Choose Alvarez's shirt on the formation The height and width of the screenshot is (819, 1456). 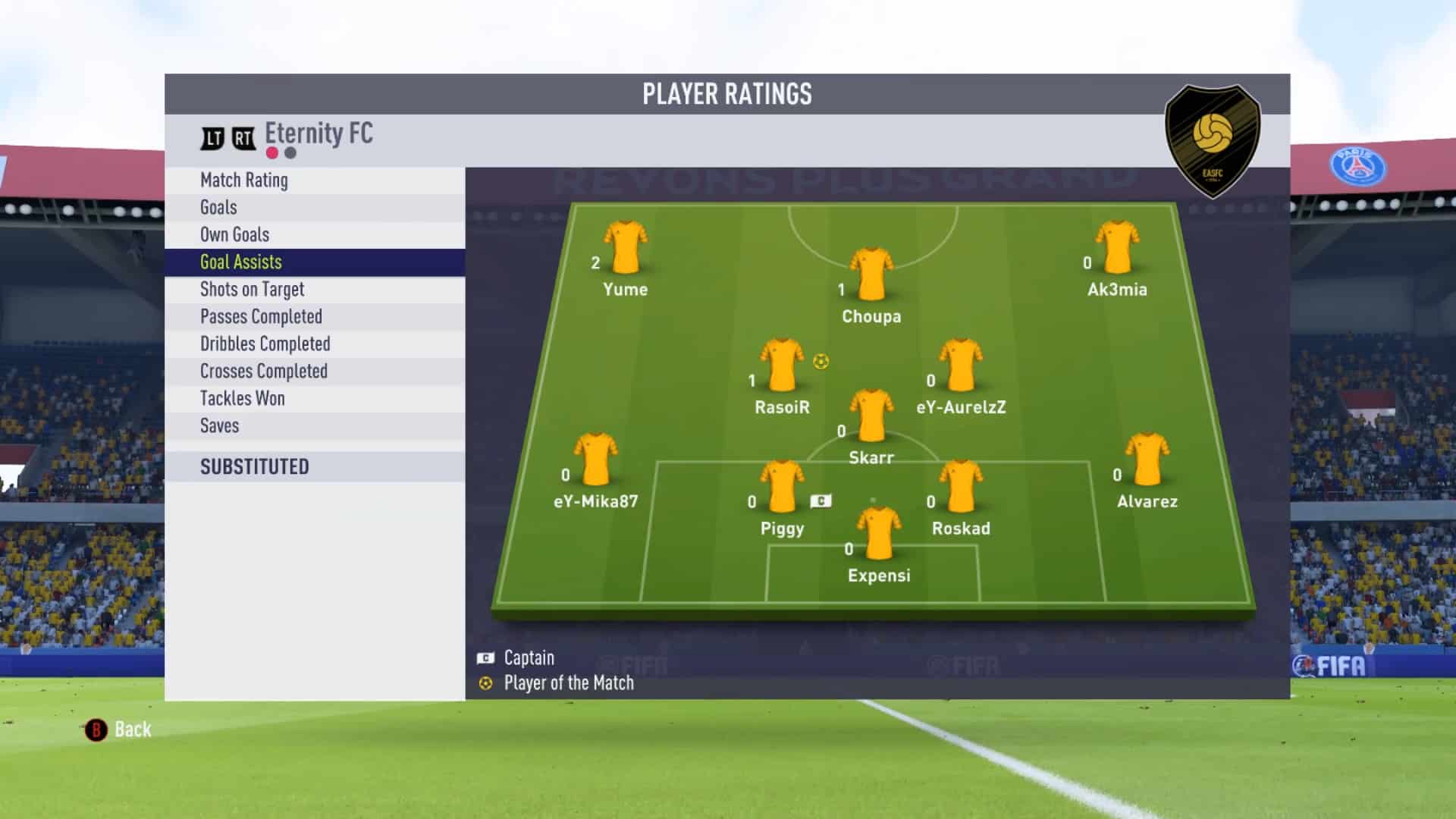click(x=1147, y=460)
